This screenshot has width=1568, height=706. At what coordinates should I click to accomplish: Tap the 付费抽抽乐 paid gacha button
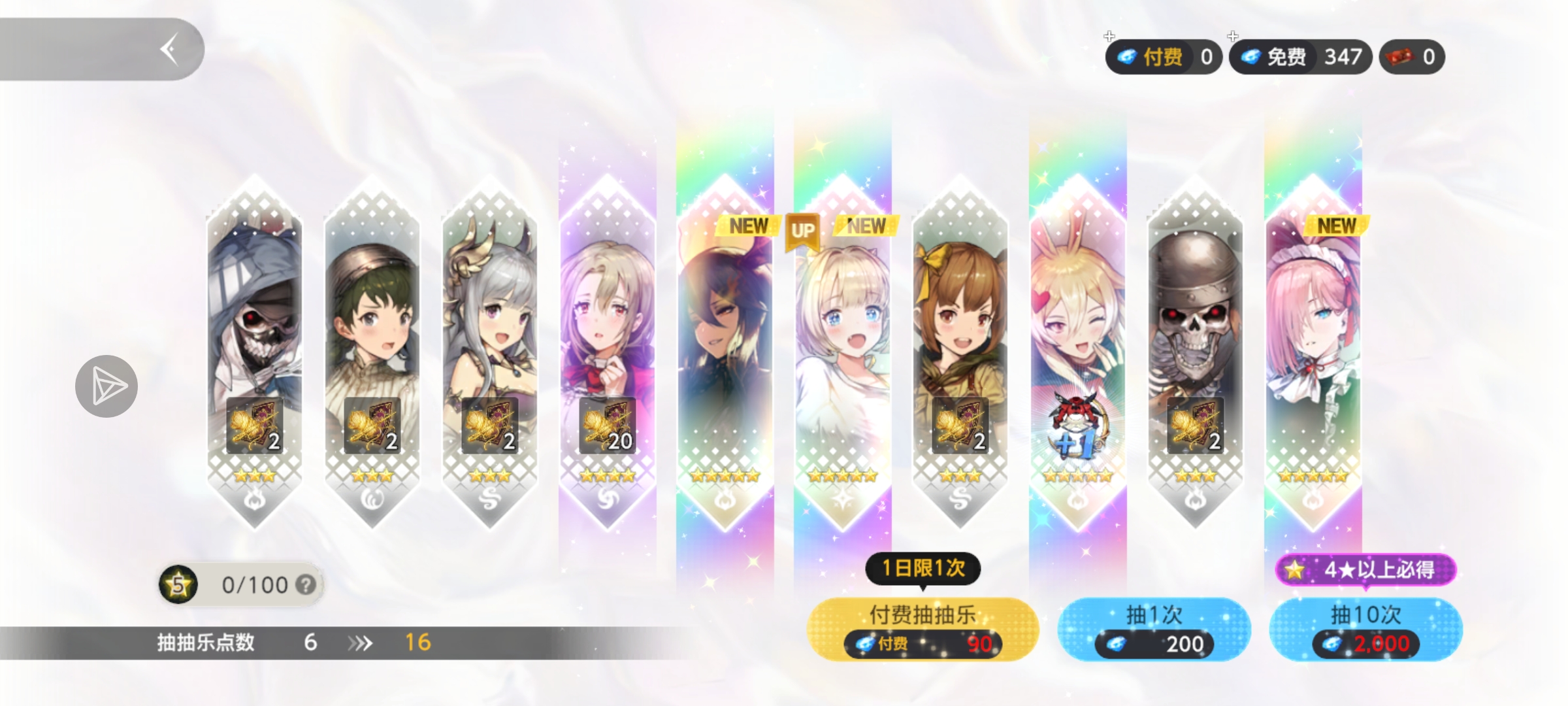tap(922, 628)
